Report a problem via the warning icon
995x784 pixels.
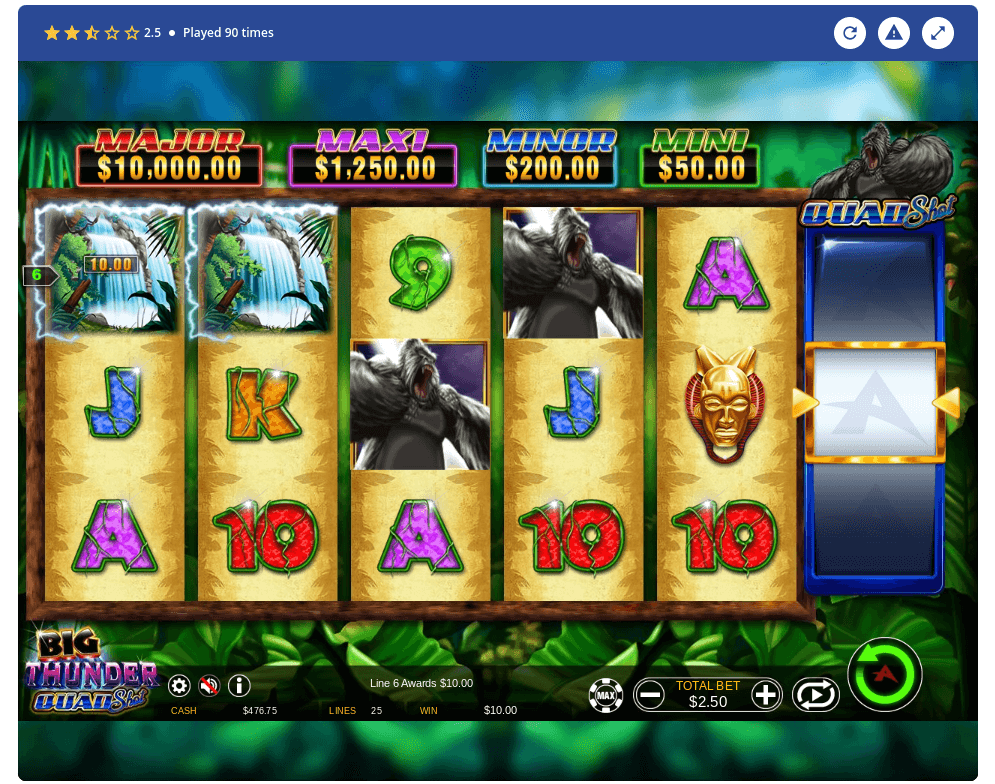[x=893, y=33]
